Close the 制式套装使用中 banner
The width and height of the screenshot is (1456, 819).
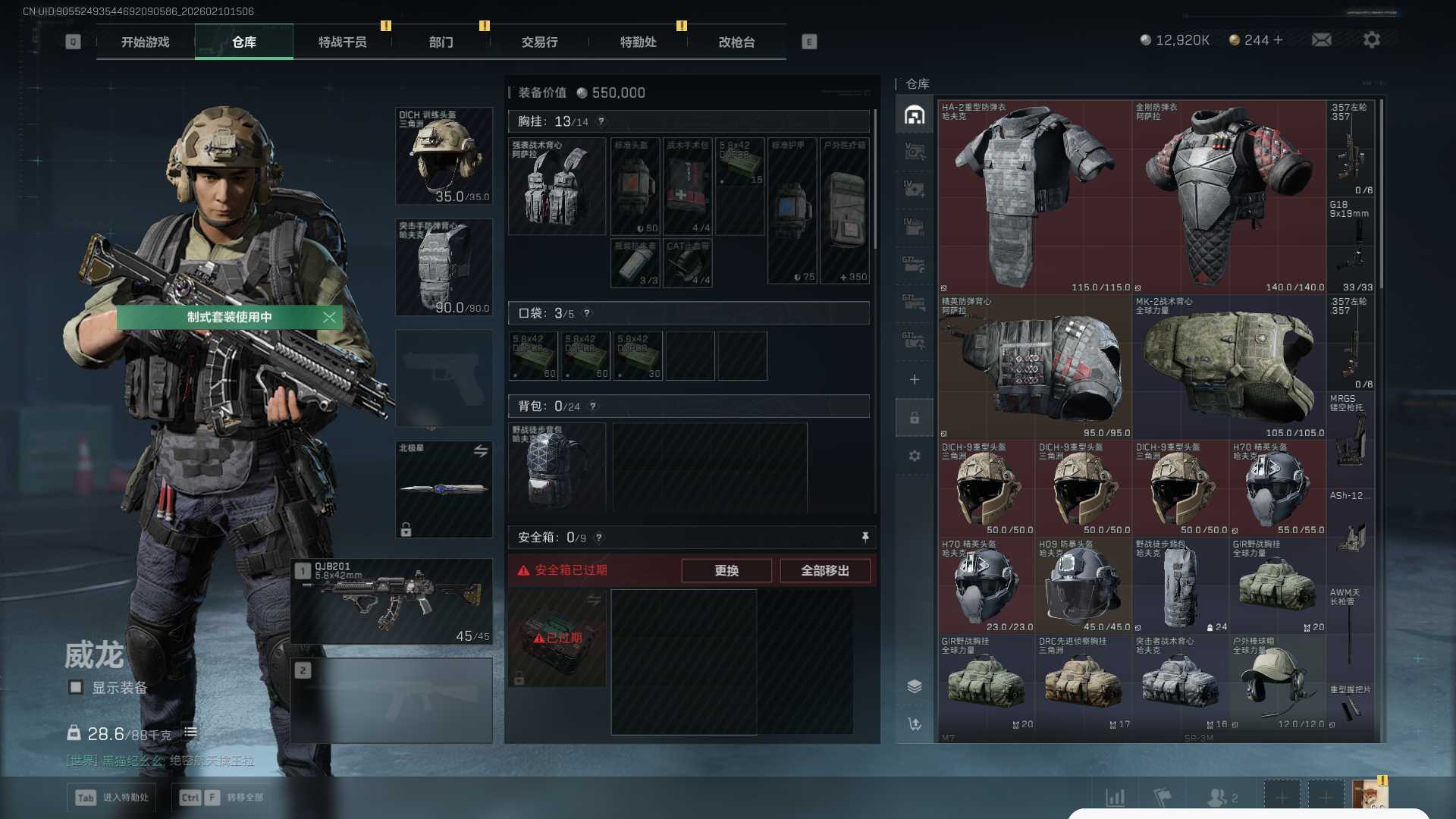(x=329, y=317)
